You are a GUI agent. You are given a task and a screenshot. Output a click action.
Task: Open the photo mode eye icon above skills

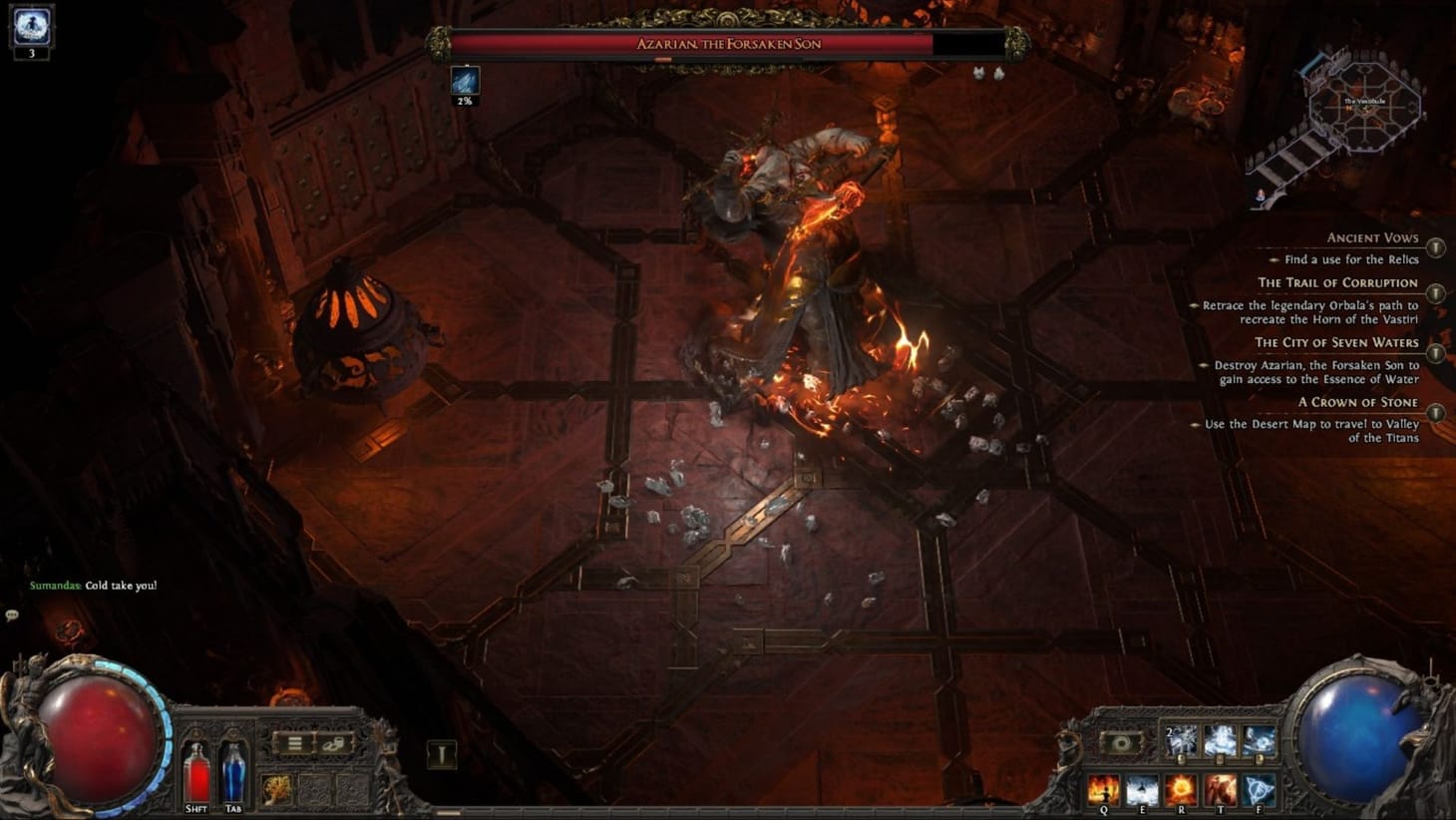coord(1120,741)
